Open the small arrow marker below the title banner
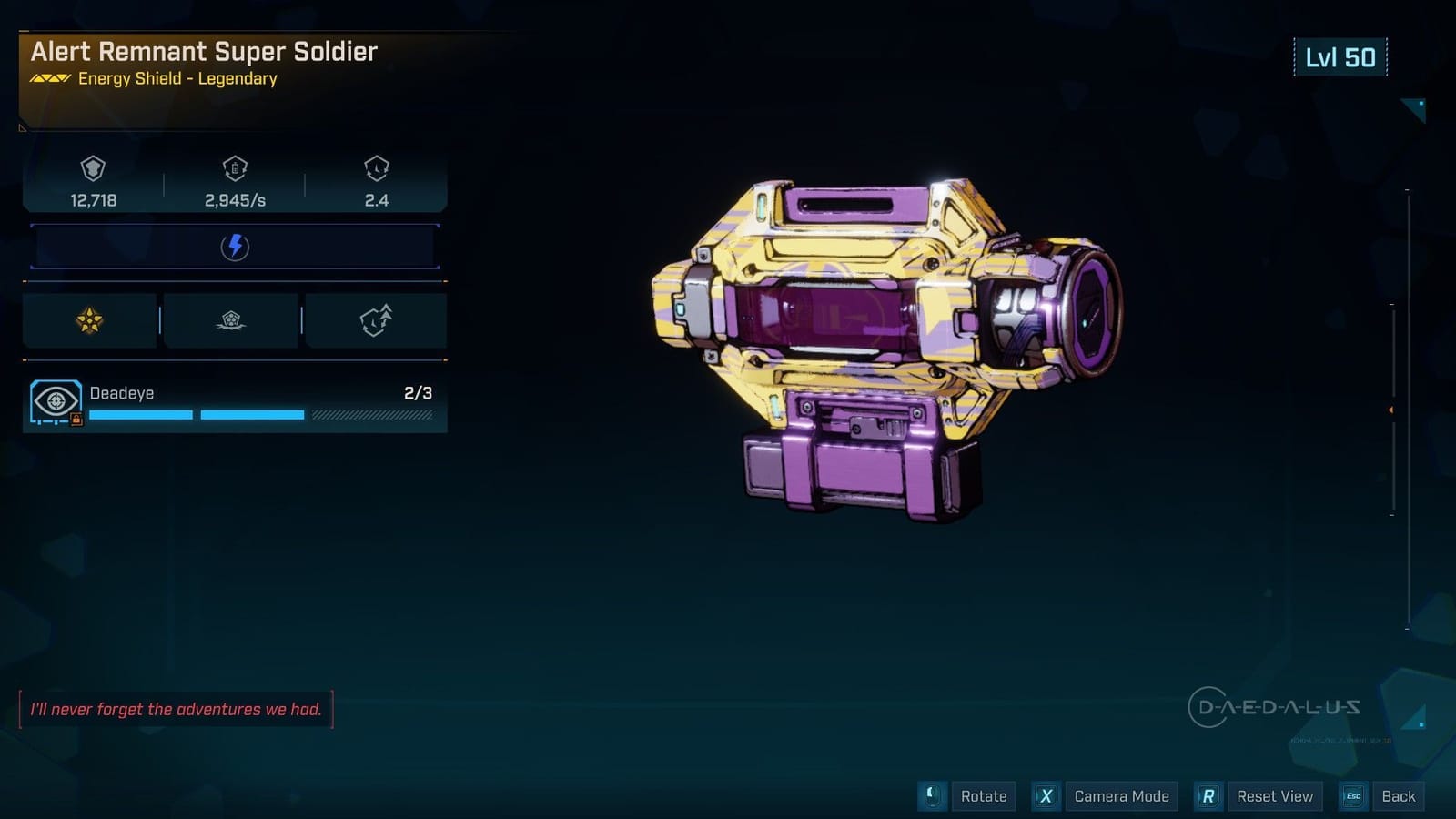The height and width of the screenshot is (819, 1456). 21,130
